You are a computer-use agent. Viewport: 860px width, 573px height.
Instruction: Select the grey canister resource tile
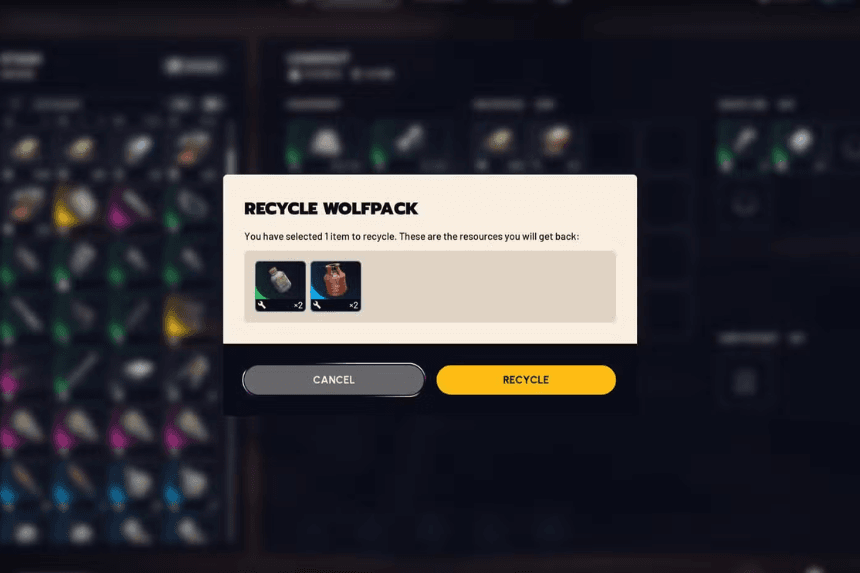280,286
